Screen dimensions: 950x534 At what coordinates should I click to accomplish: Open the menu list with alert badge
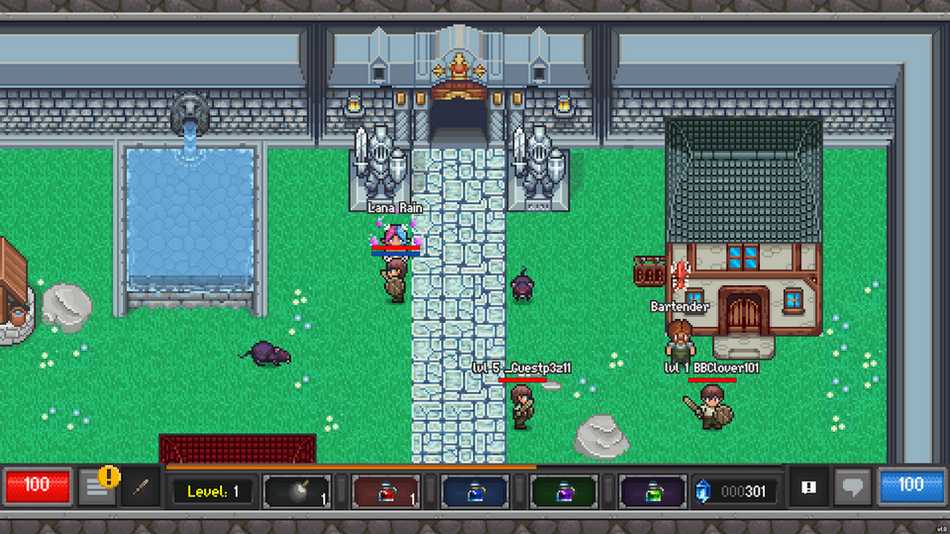tap(97, 488)
